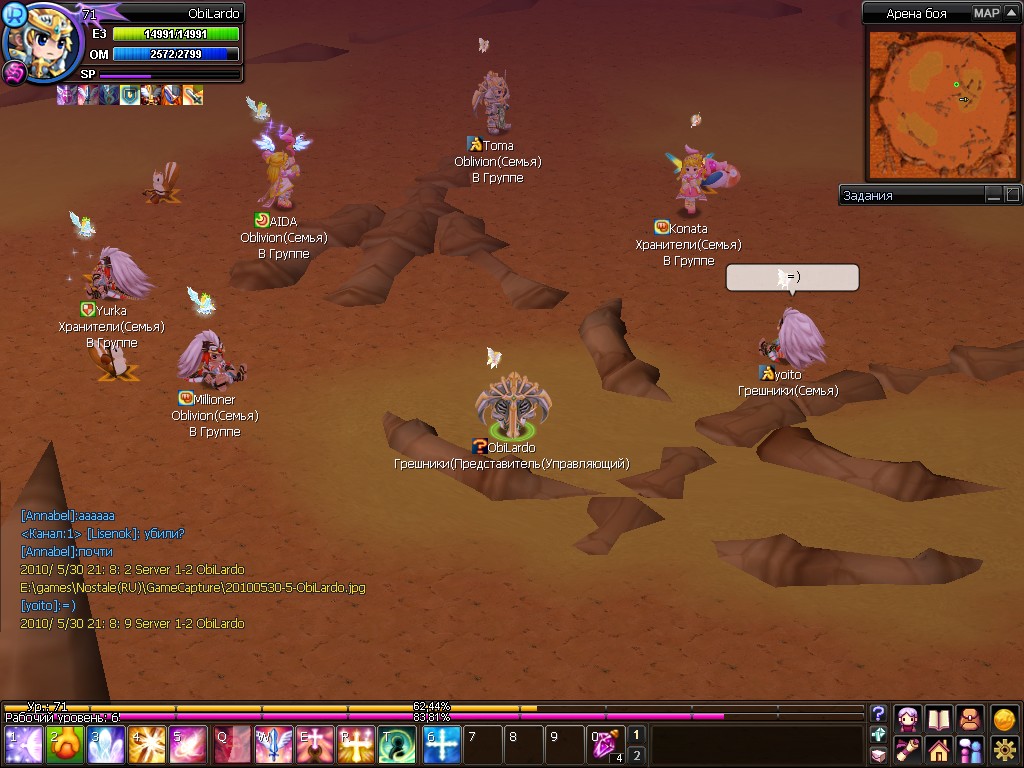Click the pink S badge below the portrait
Viewport: 1024px width, 768px height.
[15, 72]
